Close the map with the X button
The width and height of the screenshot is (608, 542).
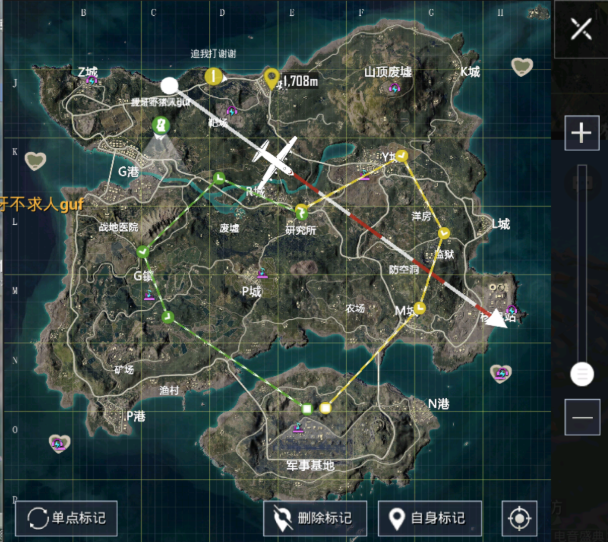(x=581, y=28)
